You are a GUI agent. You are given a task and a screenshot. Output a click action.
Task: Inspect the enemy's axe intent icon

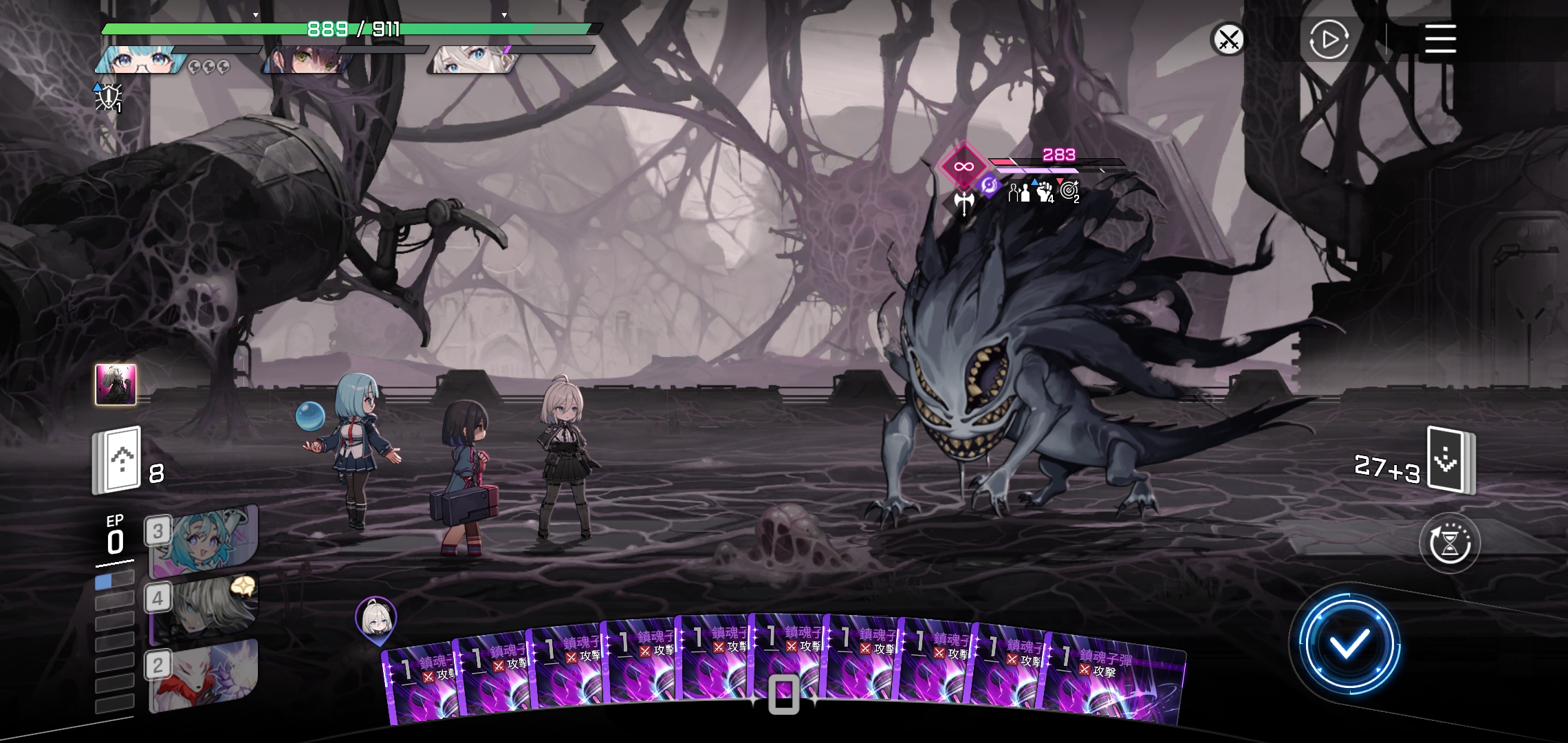tap(964, 202)
